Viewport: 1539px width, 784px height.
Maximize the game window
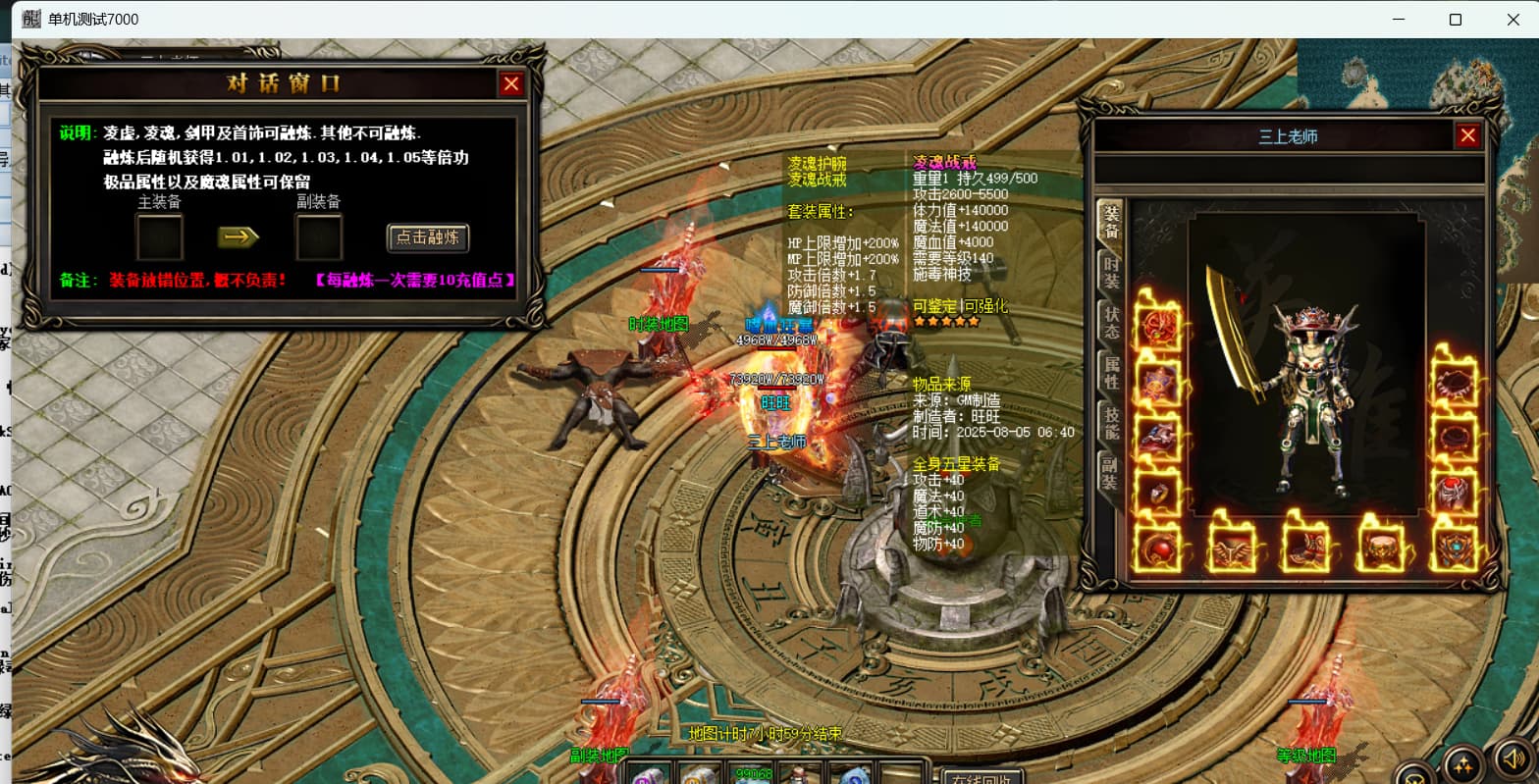pos(1456,20)
